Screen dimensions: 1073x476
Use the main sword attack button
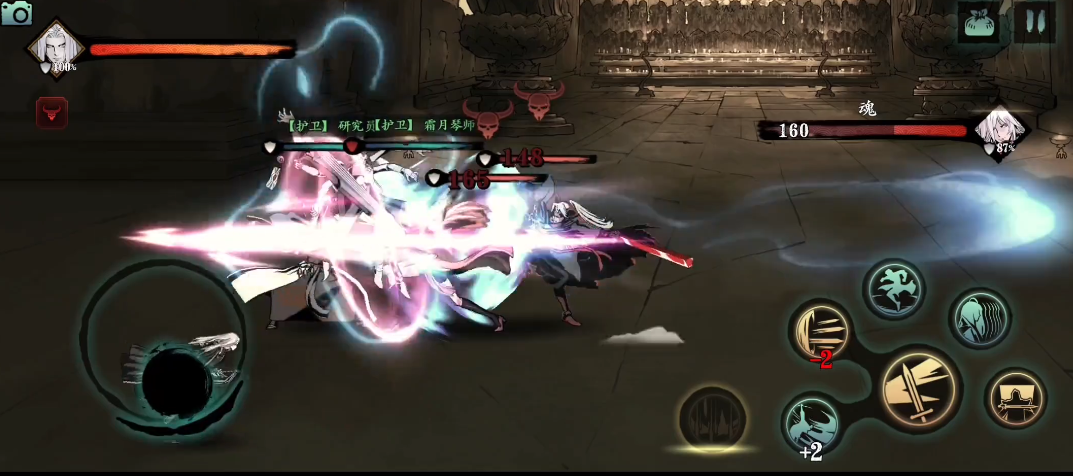tap(920, 387)
